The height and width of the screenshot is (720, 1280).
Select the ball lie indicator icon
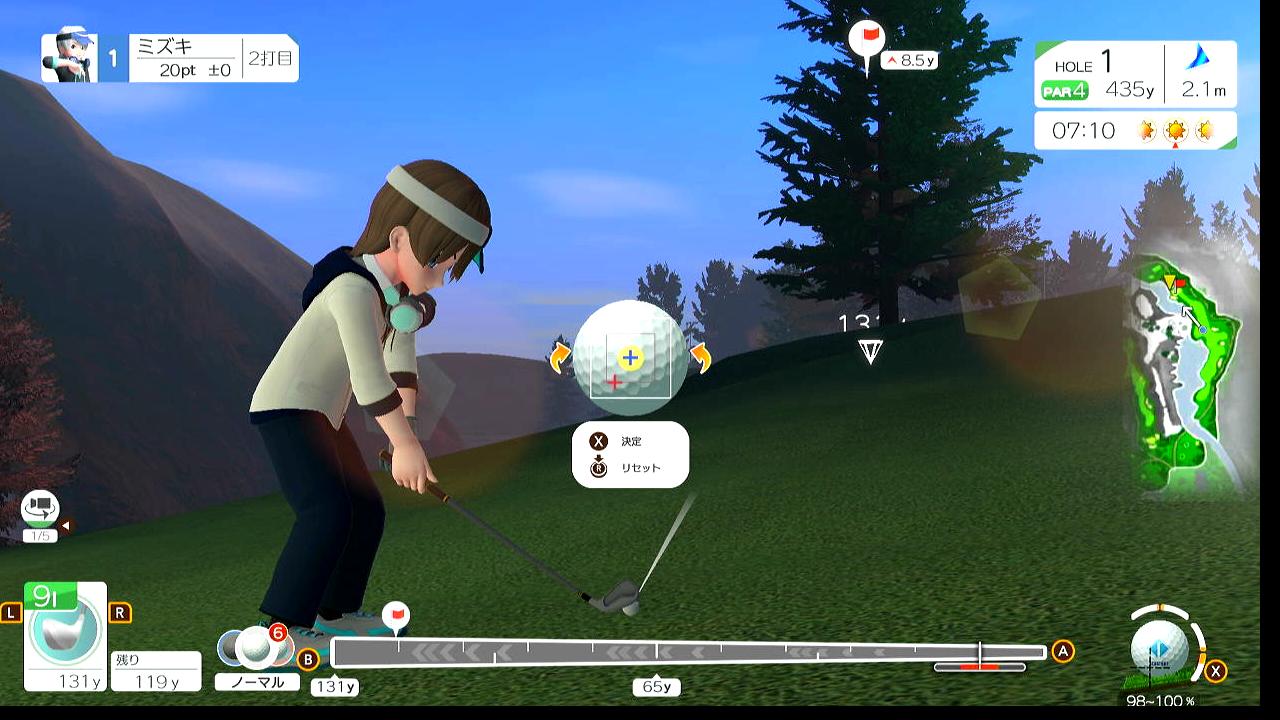tap(1160, 648)
